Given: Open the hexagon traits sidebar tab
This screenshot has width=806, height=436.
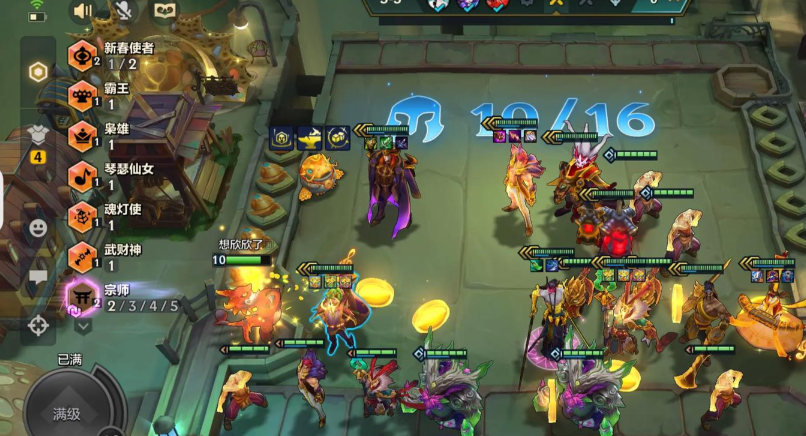Looking at the screenshot, I should [38, 72].
